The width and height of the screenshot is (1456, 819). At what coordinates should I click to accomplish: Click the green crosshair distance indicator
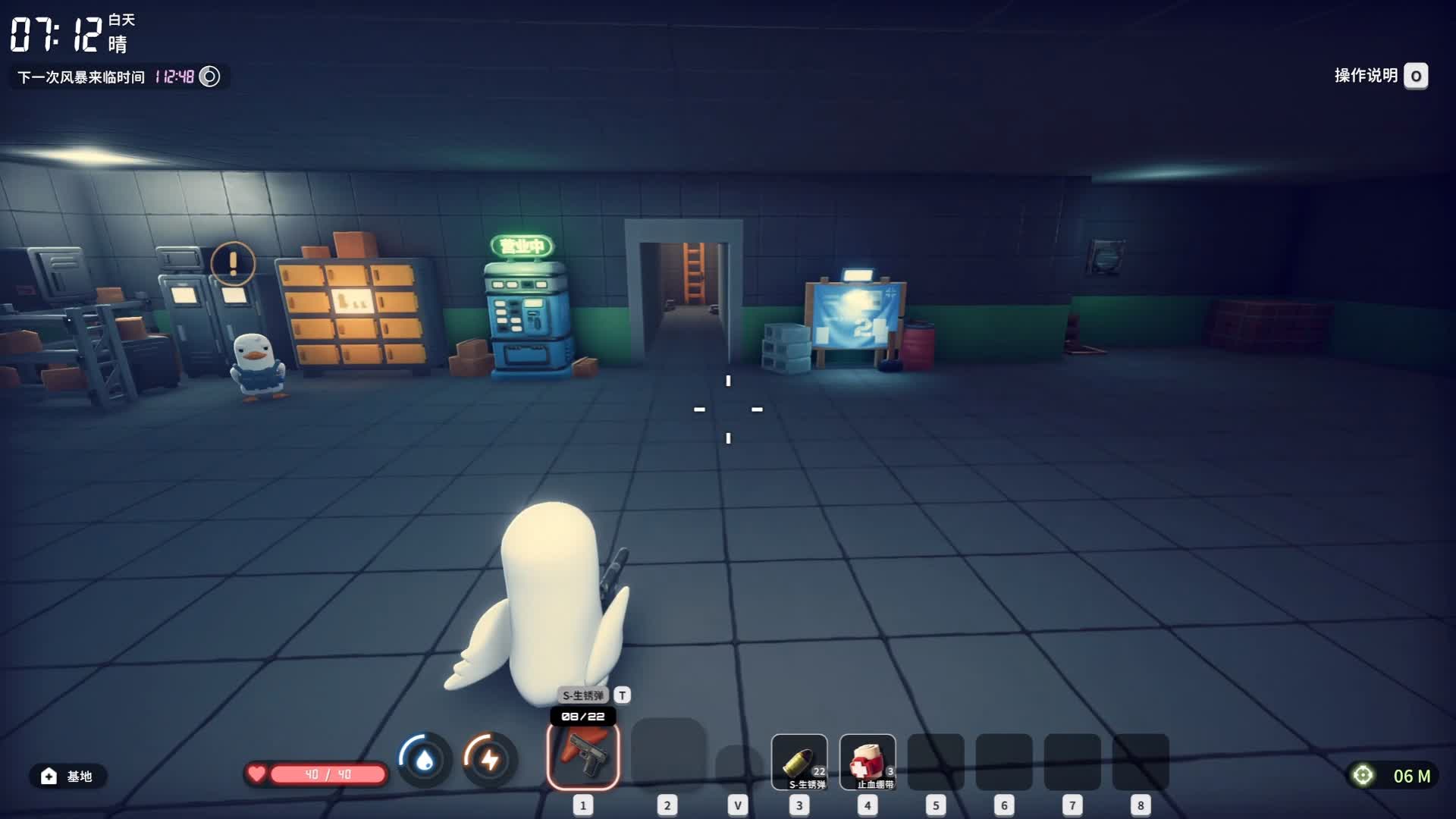(x=1363, y=776)
